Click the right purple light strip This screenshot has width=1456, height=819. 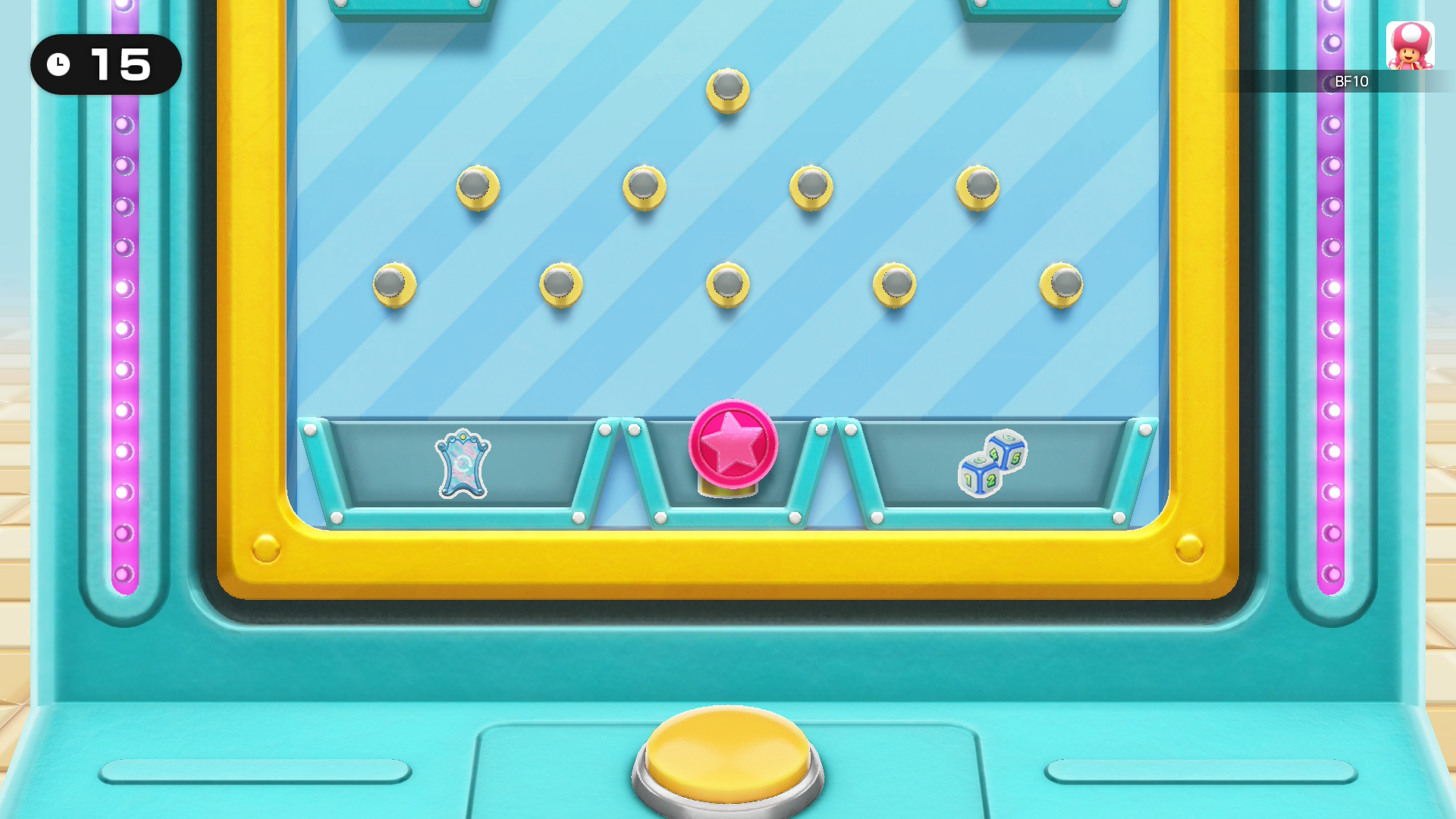click(1332, 303)
